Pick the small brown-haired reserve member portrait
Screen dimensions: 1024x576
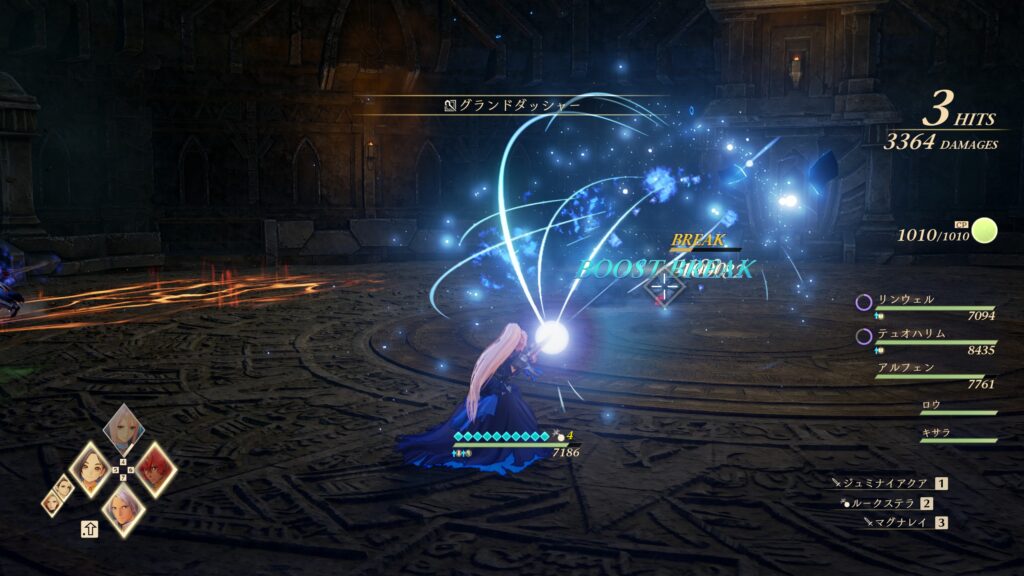[64, 485]
